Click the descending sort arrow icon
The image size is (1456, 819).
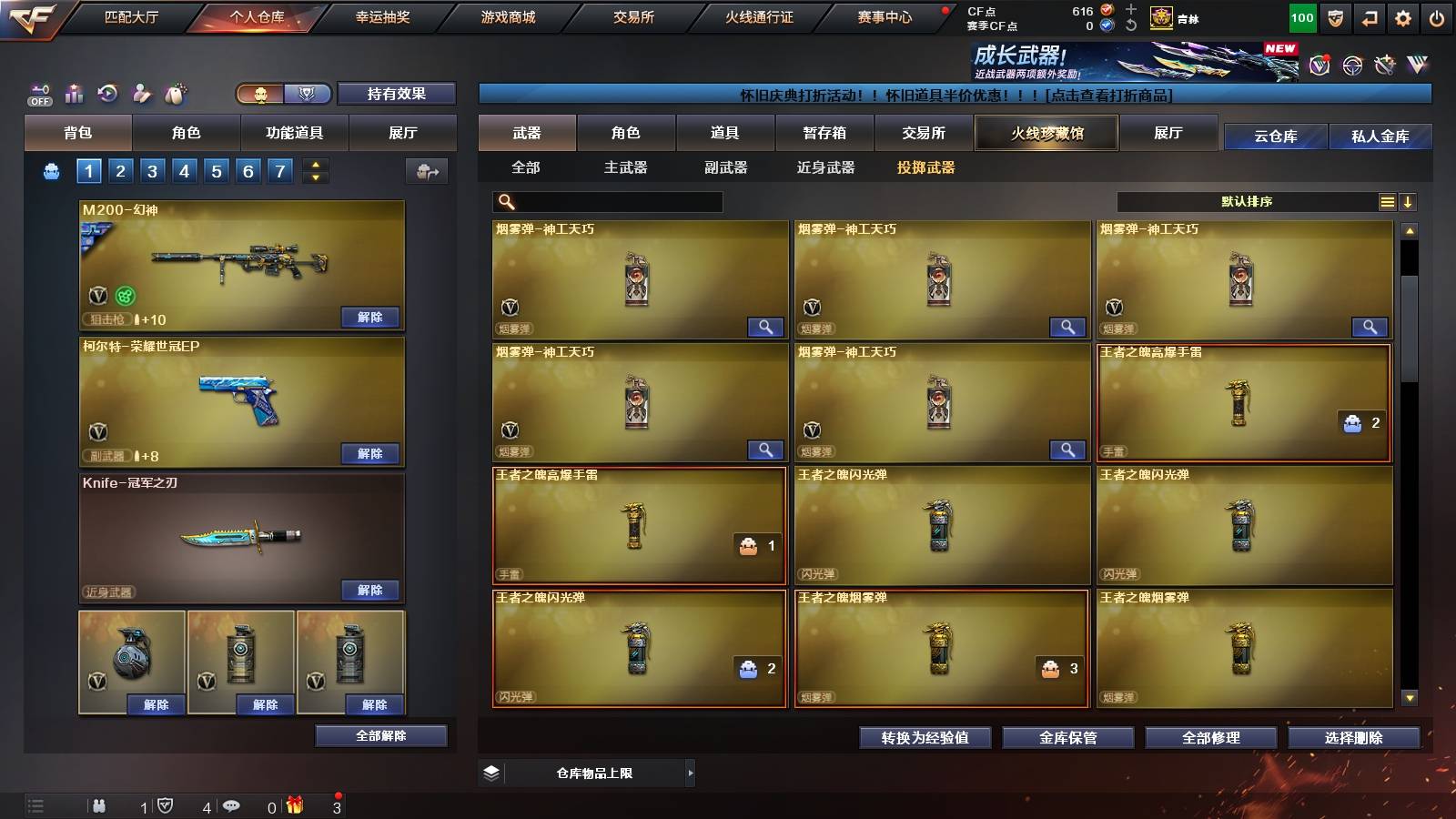pyautogui.click(x=1409, y=201)
